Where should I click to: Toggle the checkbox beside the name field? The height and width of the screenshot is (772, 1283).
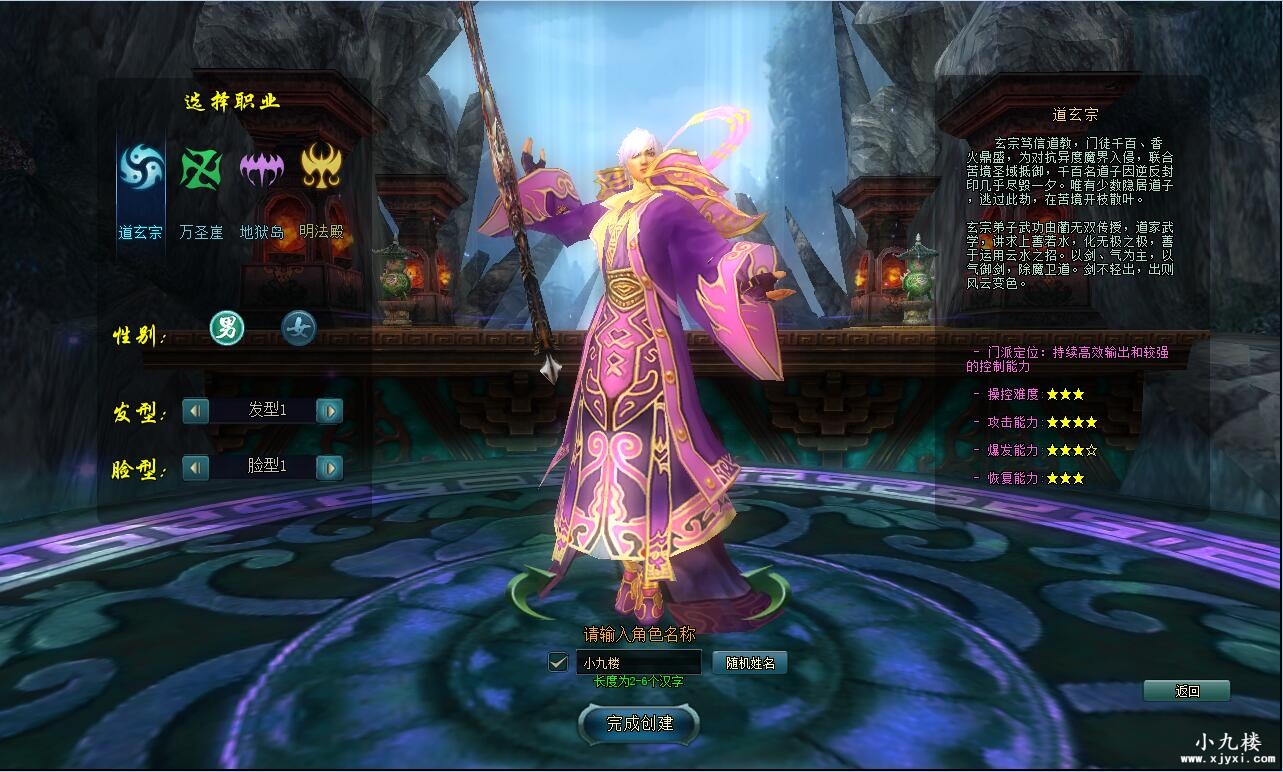tap(559, 662)
